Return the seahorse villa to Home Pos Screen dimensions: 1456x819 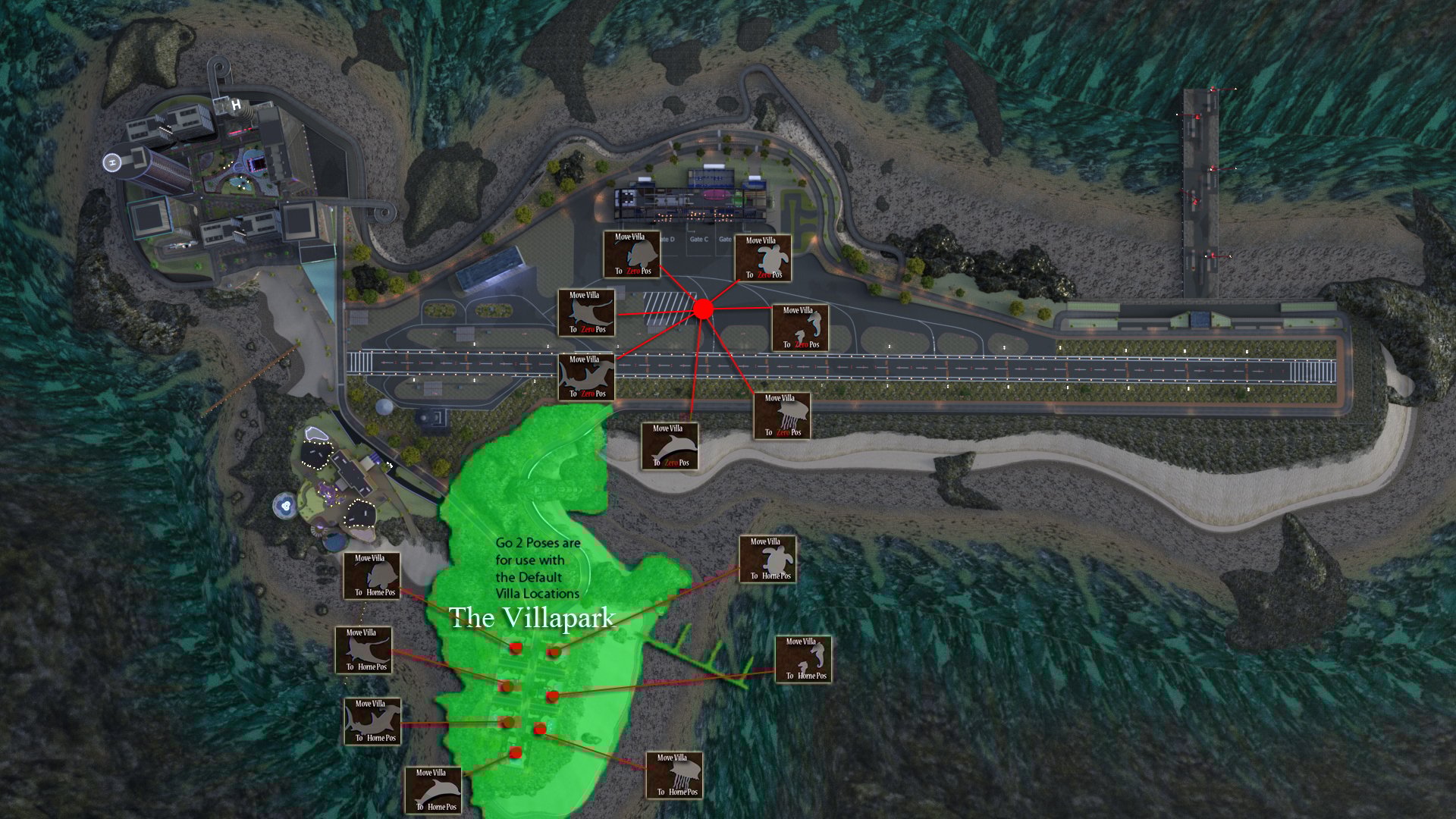(x=803, y=660)
